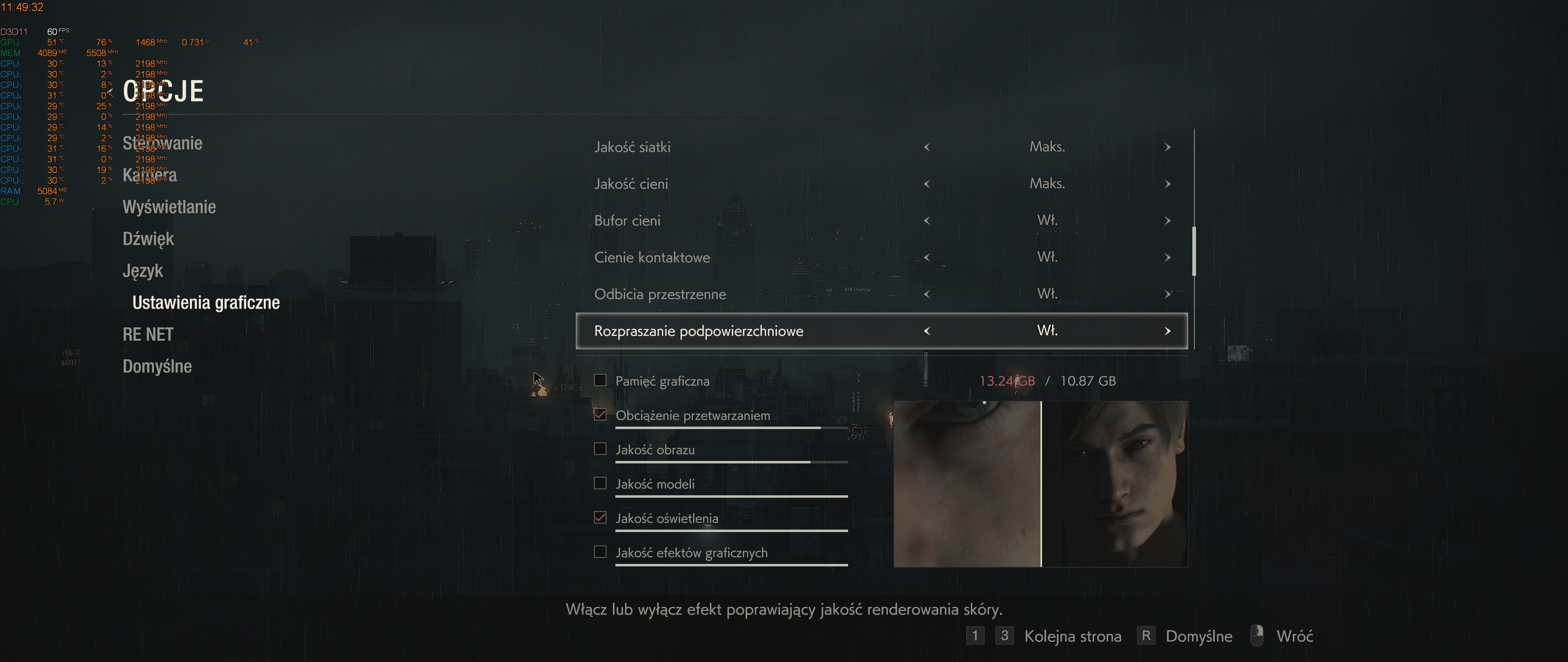Screen dimensions: 1568x662
Task: Open the Dźwięk audio options
Action: 148,239
